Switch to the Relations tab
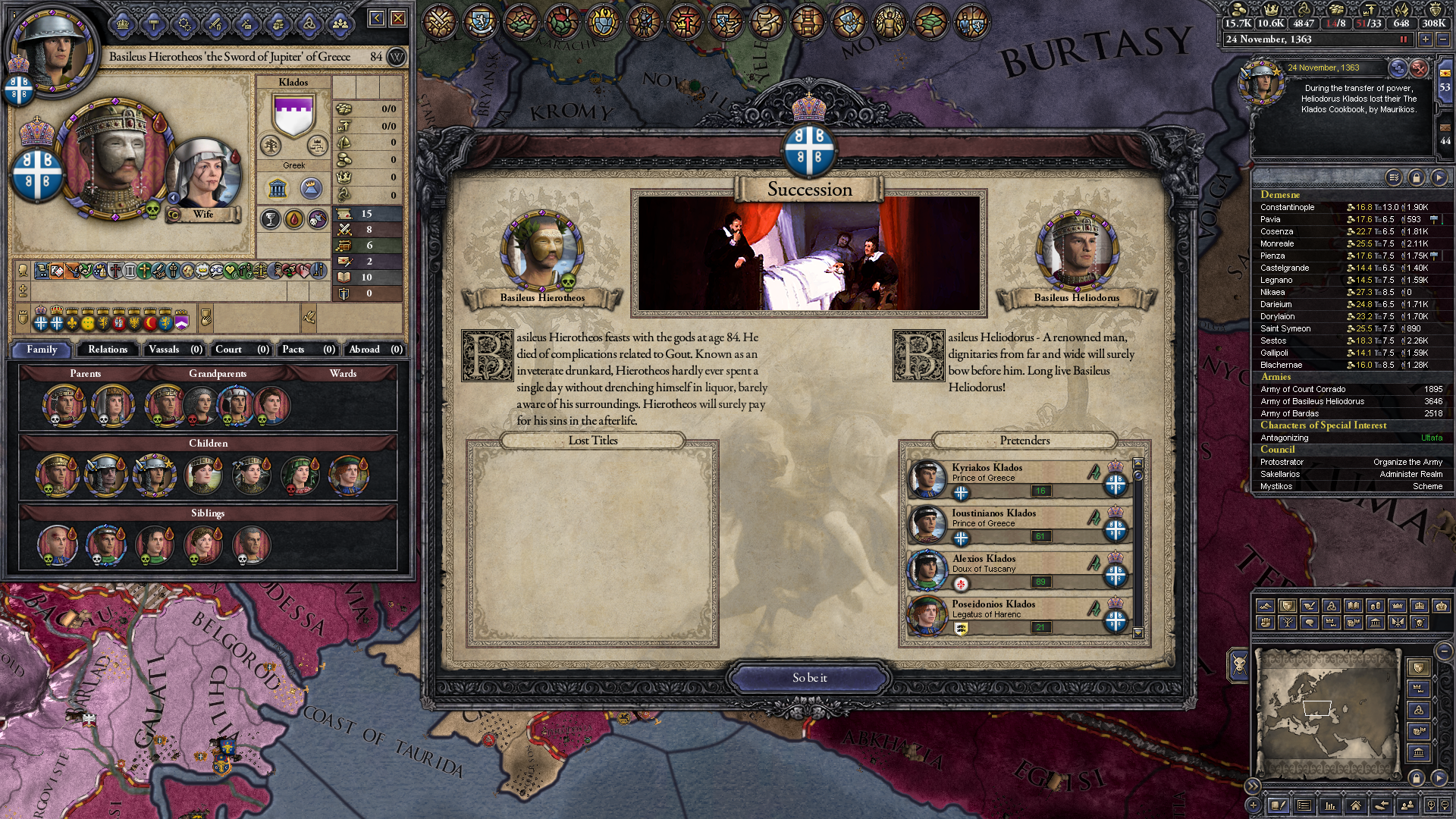1456x819 pixels. pyautogui.click(x=108, y=350)
